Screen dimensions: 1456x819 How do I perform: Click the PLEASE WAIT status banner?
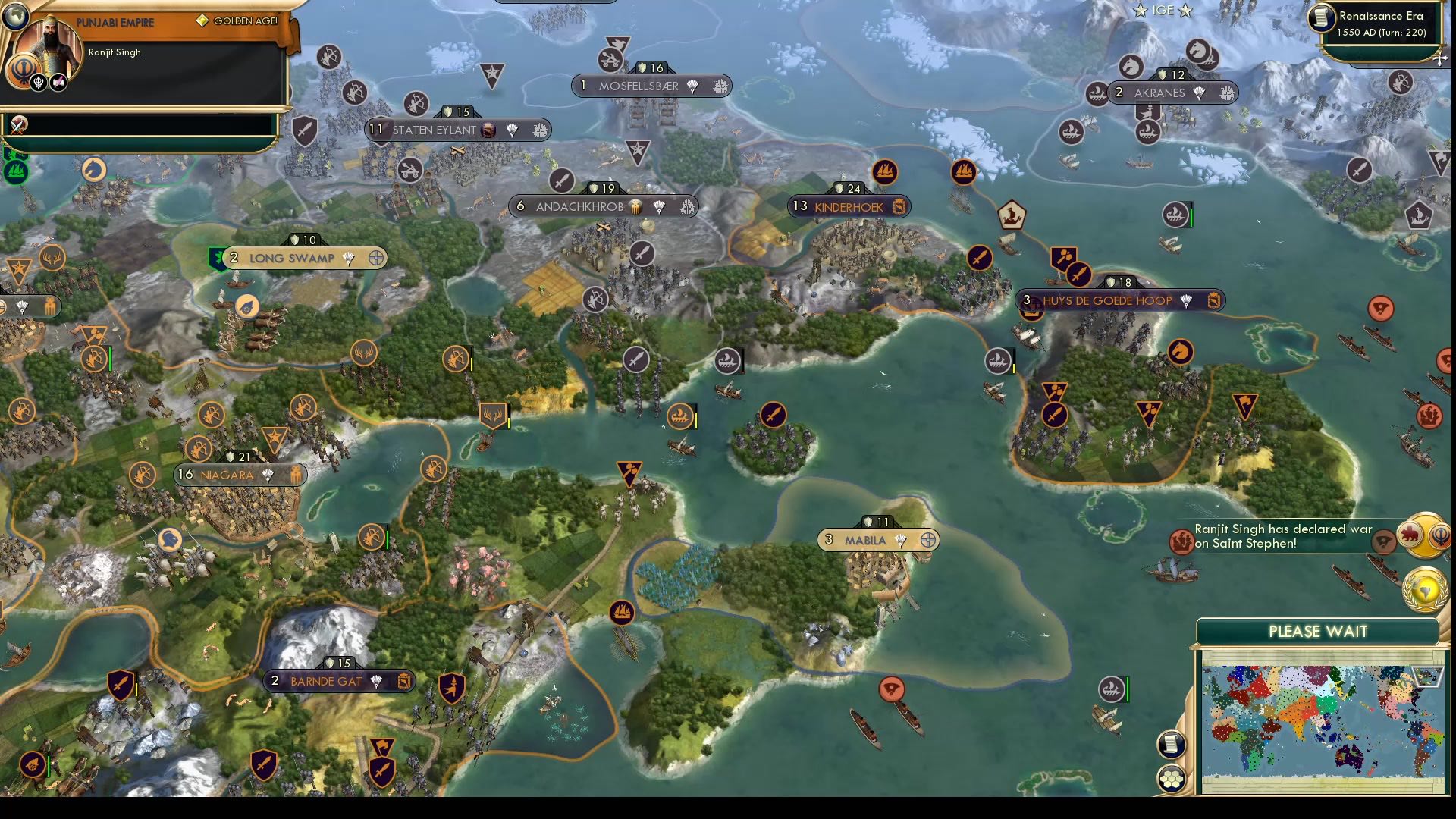(1319, 631)
